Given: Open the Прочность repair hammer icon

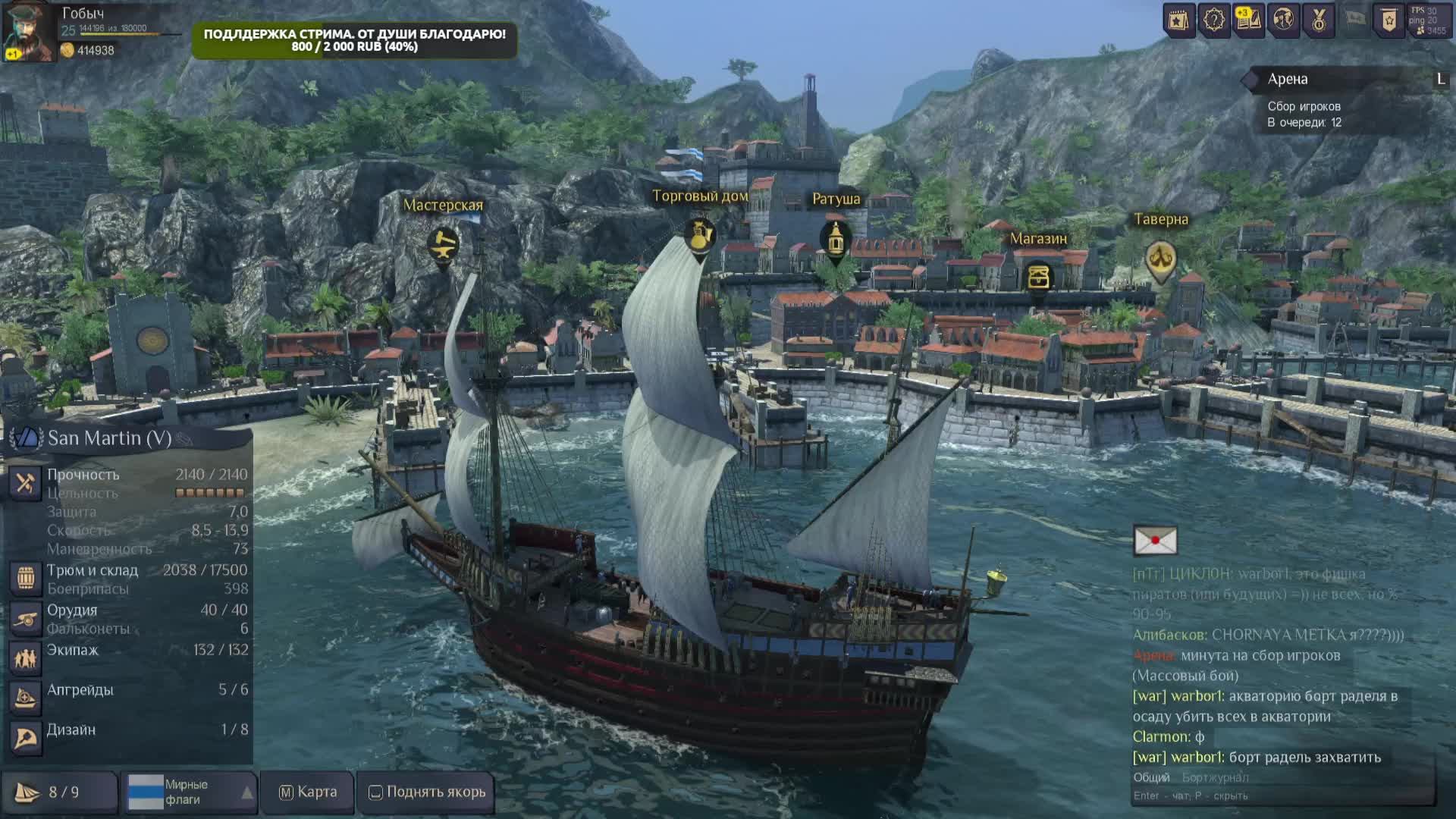Looking at the screenshot, I should tap(25, 483).
